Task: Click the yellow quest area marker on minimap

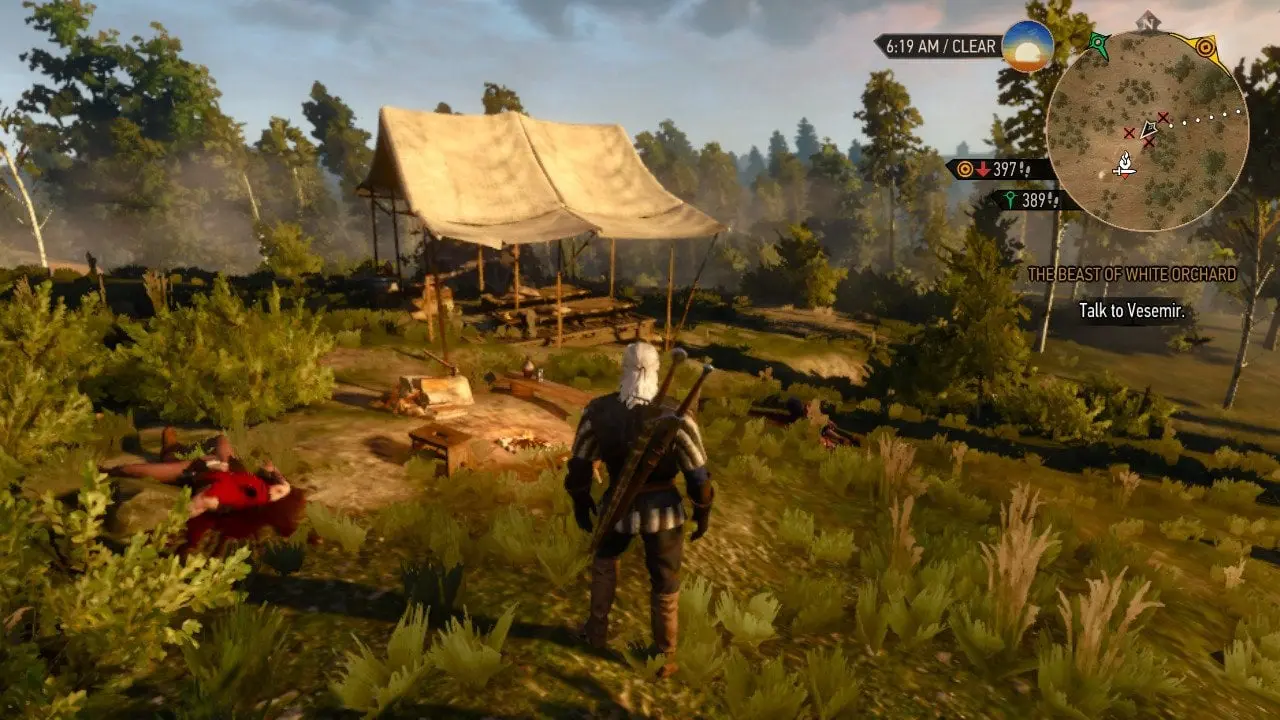Action: (x=1206, y=46)
